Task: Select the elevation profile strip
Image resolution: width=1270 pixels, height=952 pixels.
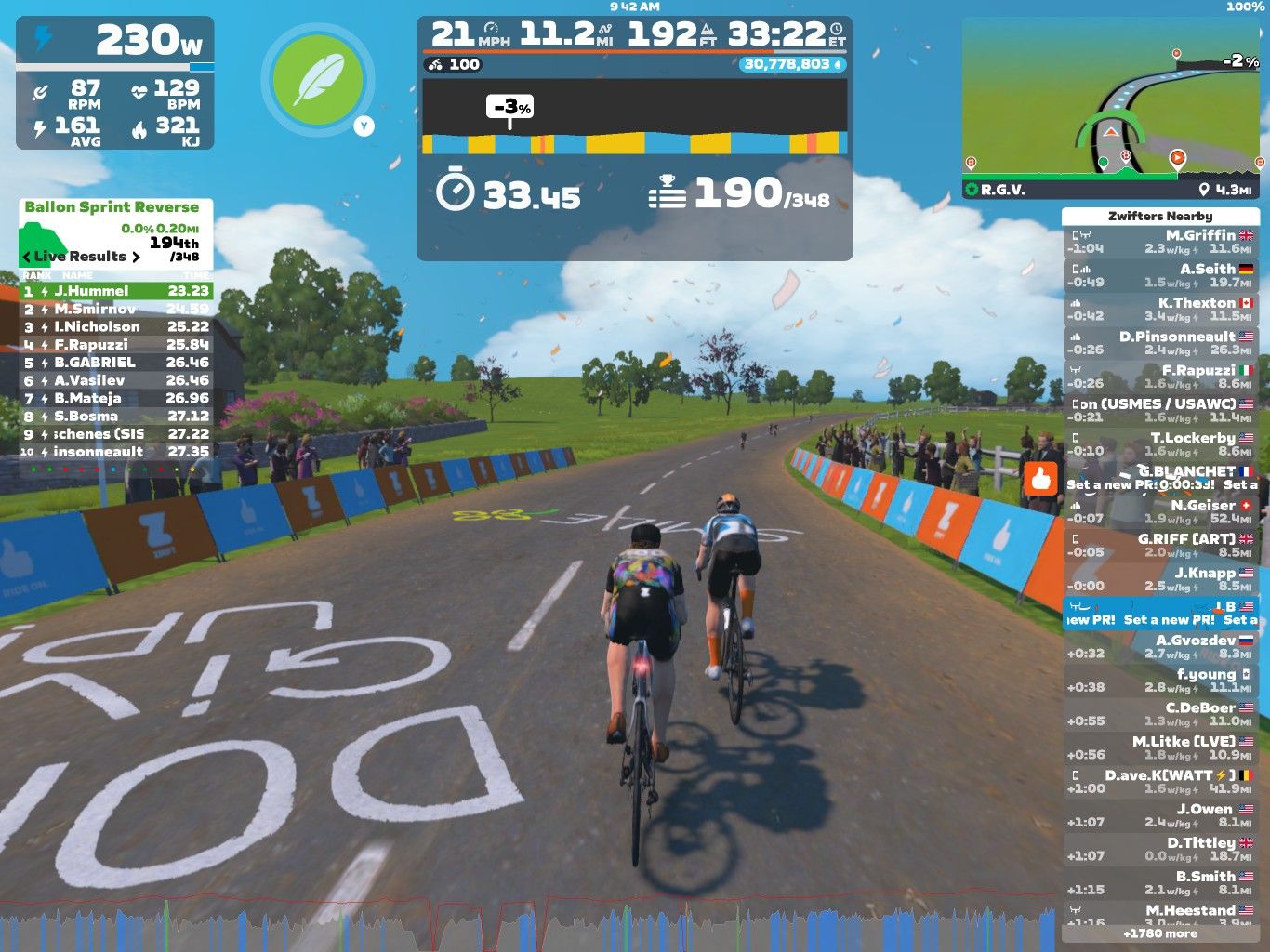Action: (634, 116)
